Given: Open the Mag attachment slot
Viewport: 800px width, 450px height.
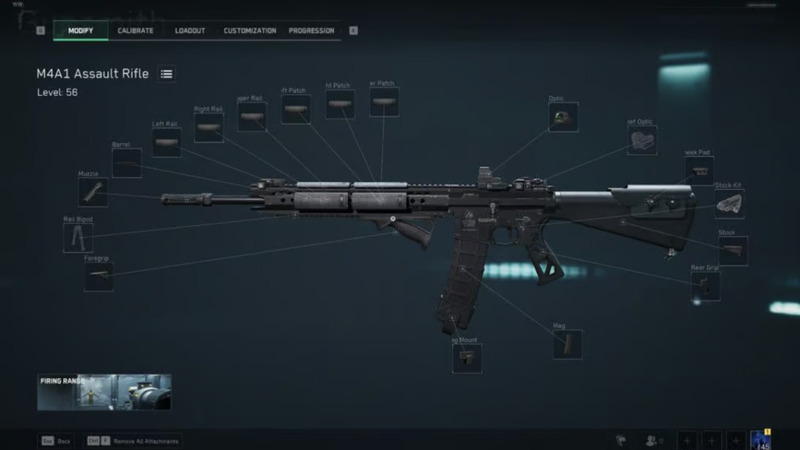Looking at the screenshot, I should (x=567, y=344).
